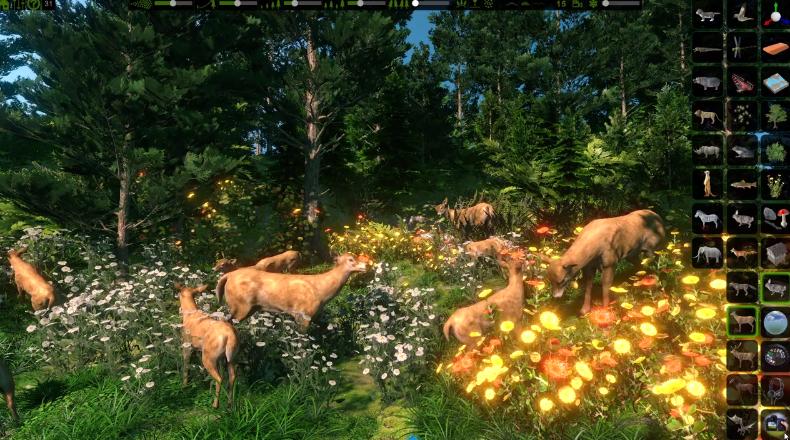Screen dimensions: 790x440
Task: Select the water tile tool
Action: 776,83
